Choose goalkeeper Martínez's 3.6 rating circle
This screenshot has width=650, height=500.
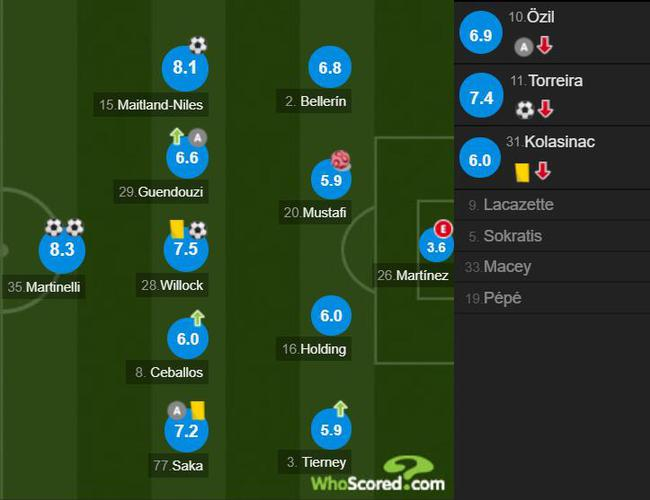click(x=437, y=247)
